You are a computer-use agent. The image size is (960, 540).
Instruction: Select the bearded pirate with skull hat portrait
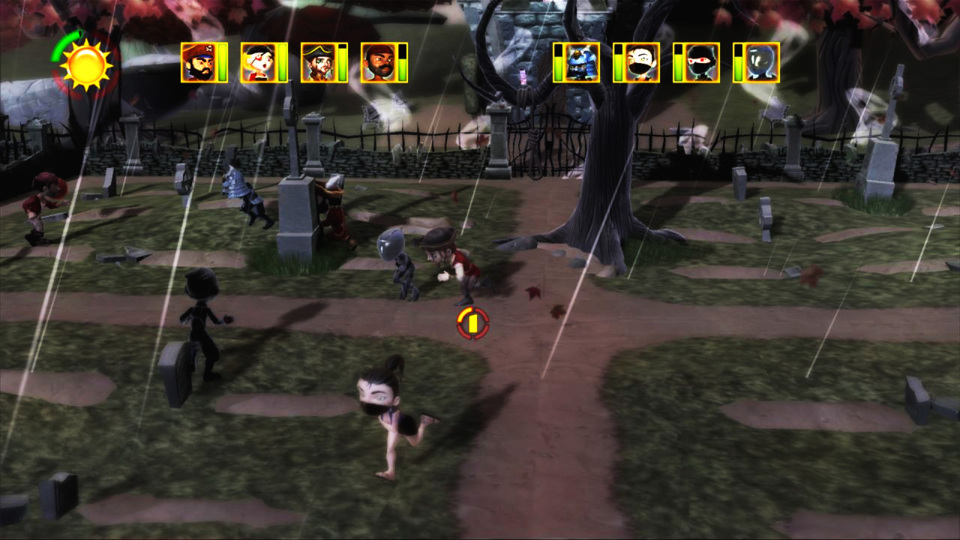coord(197,62)
